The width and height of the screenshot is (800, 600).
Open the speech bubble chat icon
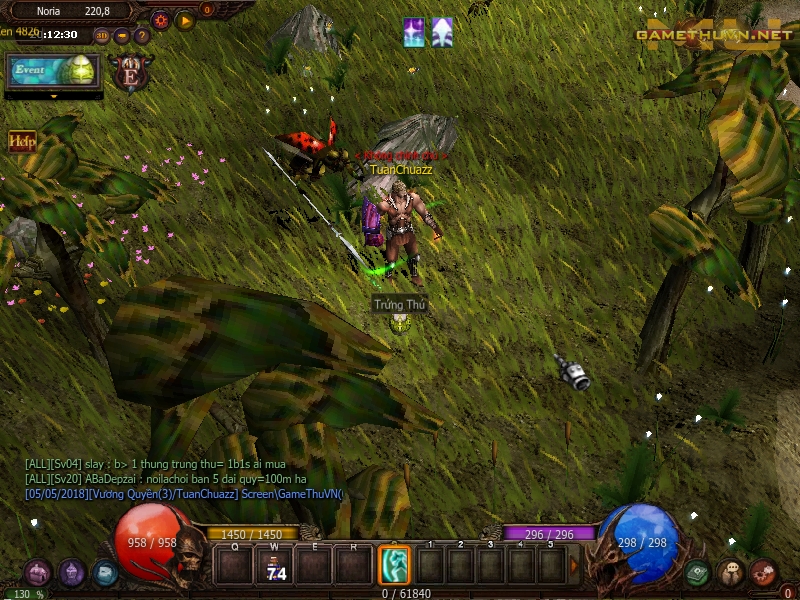click(x=731, y=573)
